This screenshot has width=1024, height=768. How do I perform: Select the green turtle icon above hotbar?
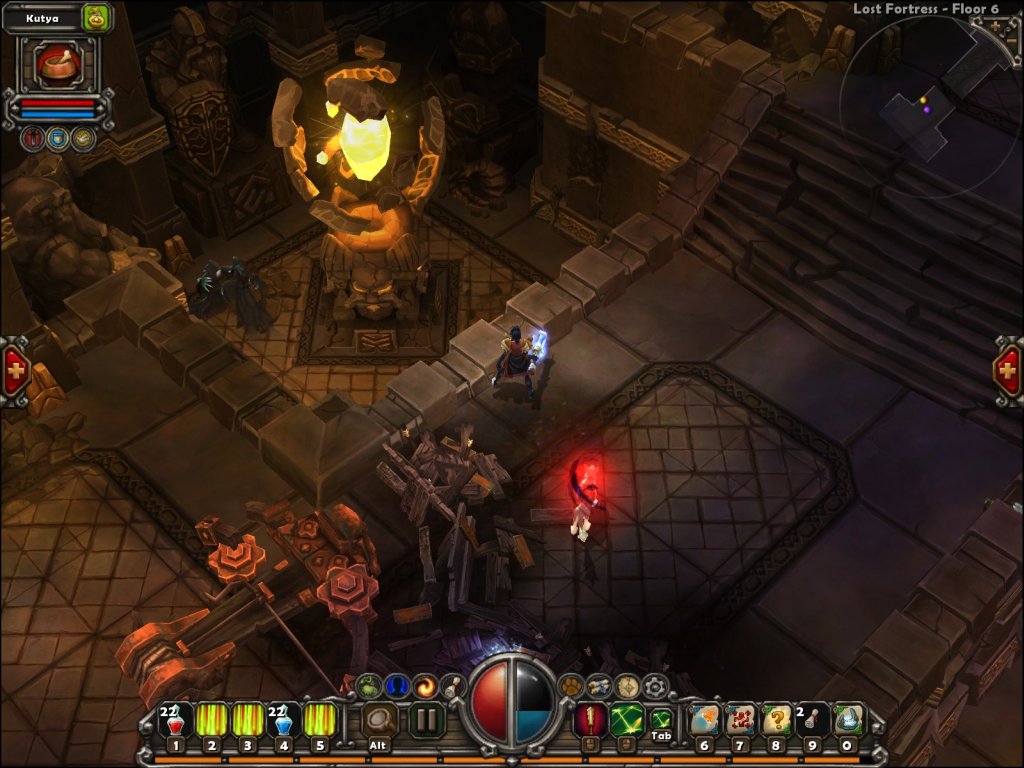pyautogui.click(x=370, y=686)
